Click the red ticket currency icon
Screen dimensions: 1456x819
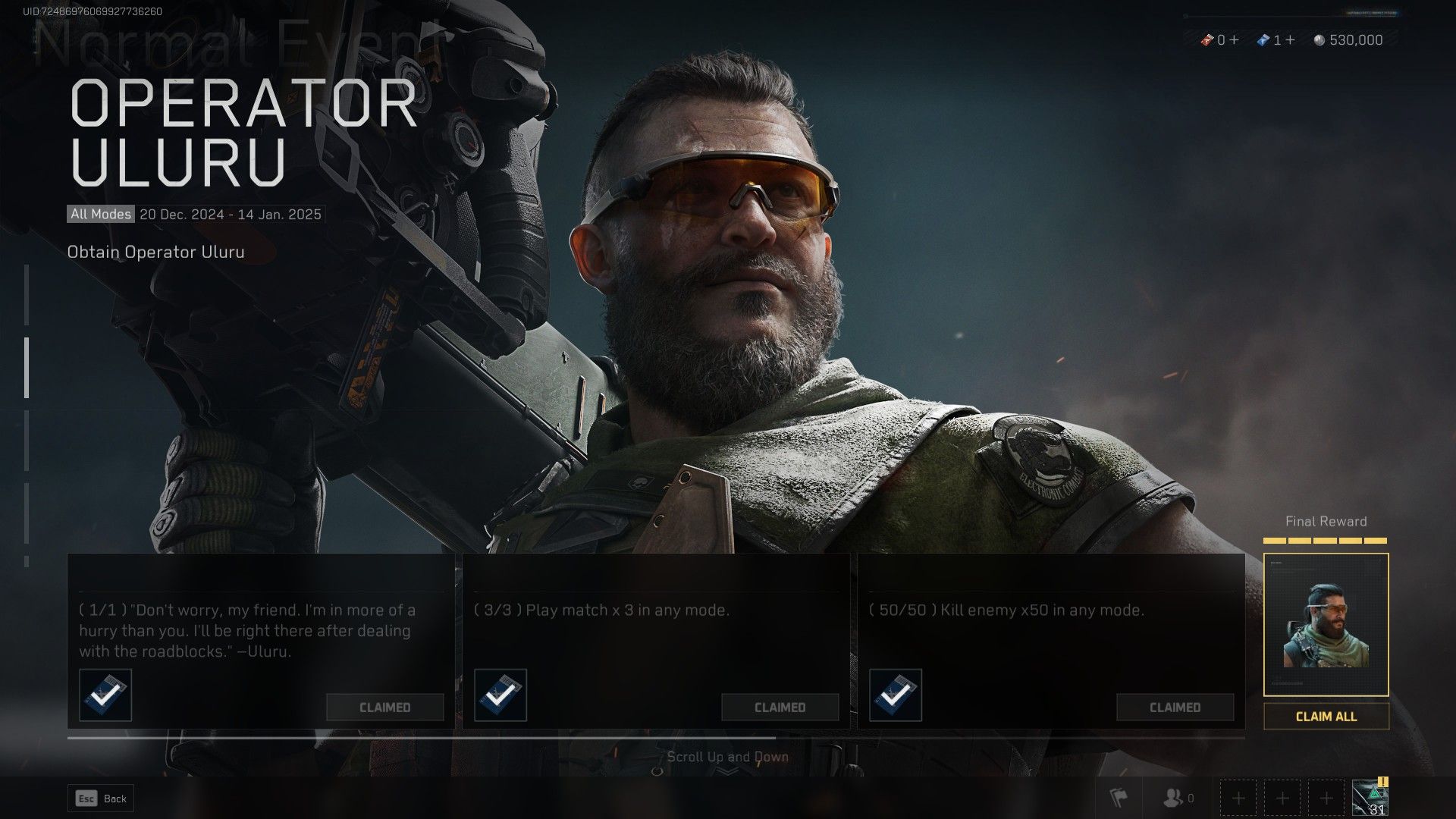click(x=1209, y=39)
